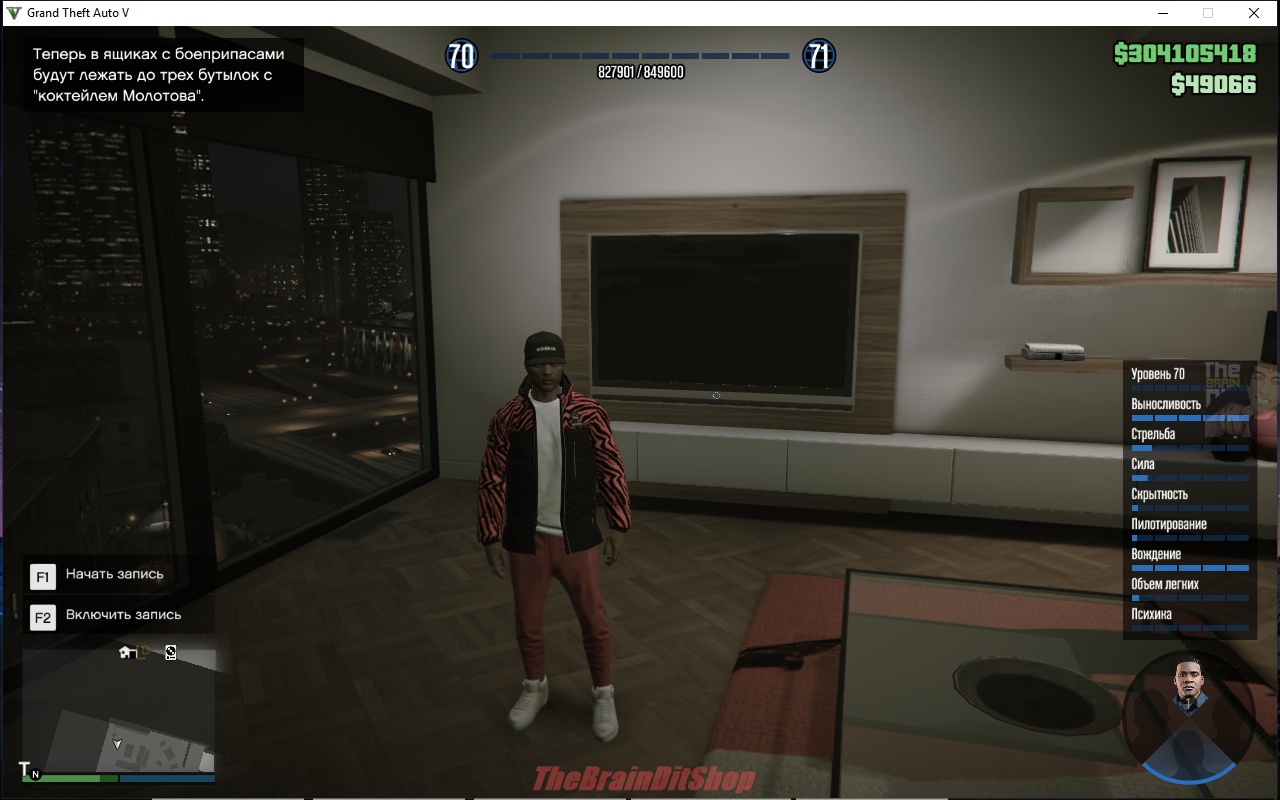Screen dimensions: 1280x800
Task: Minimize the Grand Theft Auto V window
Action: [x=1163, y=13]
